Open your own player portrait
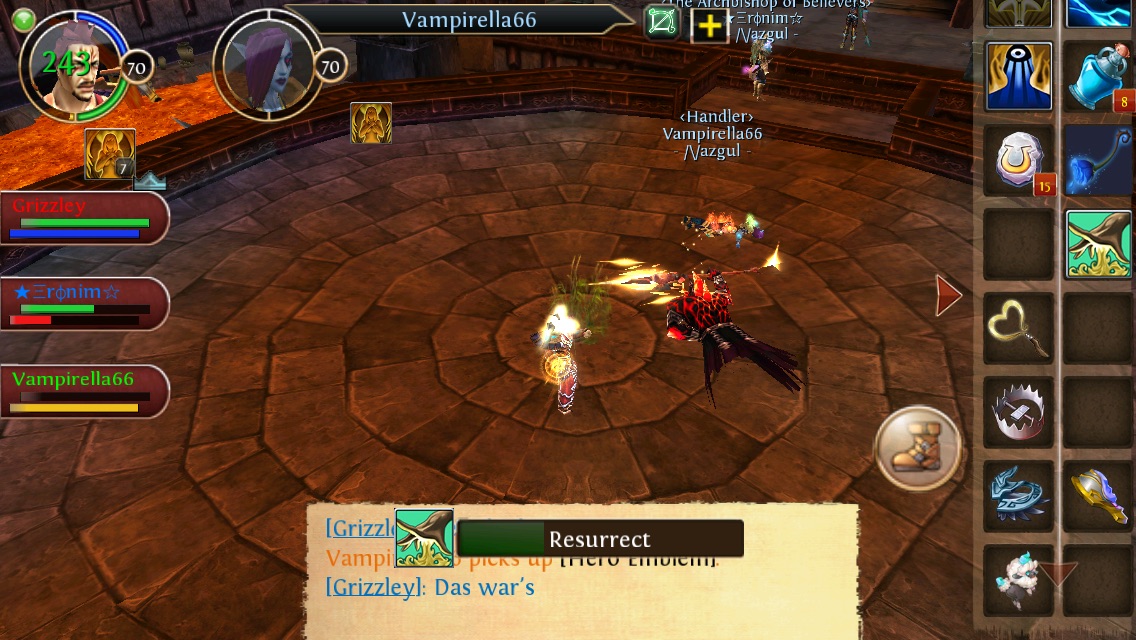Screen dimensions: 1136x640 (x=72, y=65)
